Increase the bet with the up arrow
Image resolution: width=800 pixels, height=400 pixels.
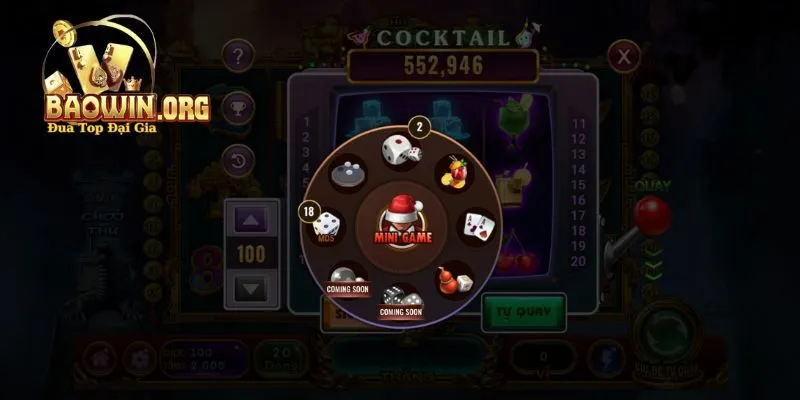(x=251, y=219)
